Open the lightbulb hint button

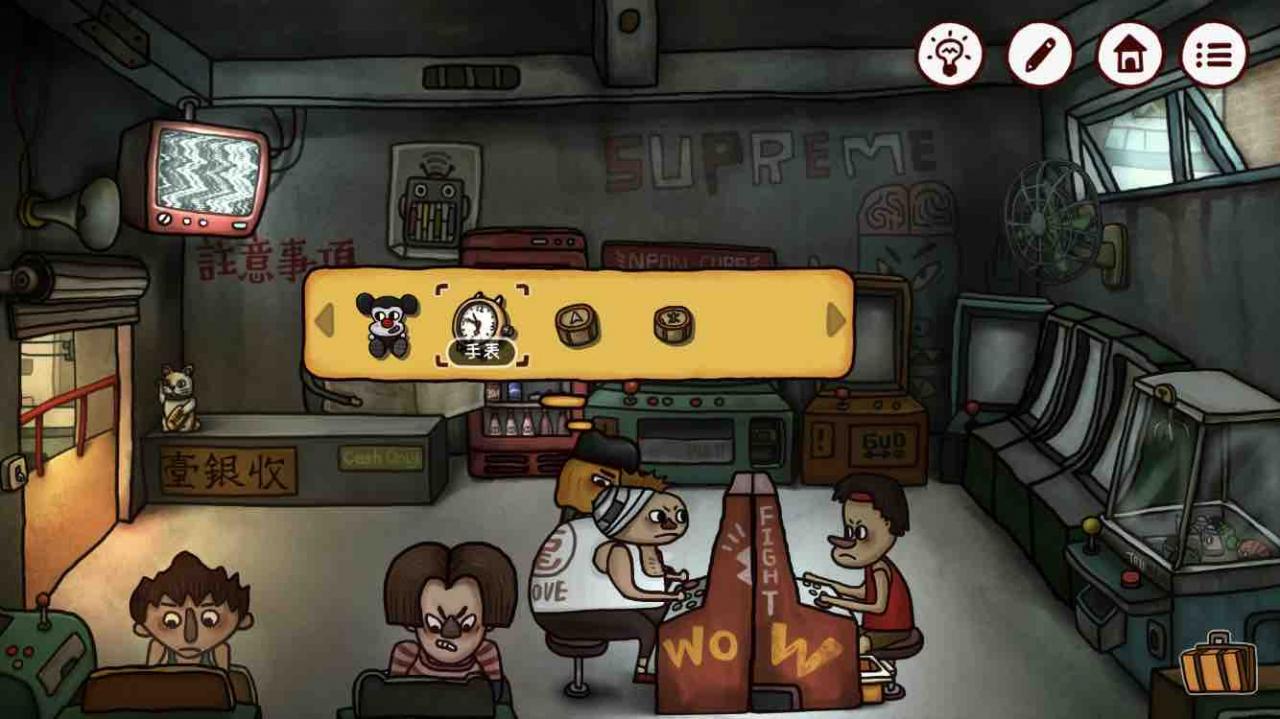[950, 55]
